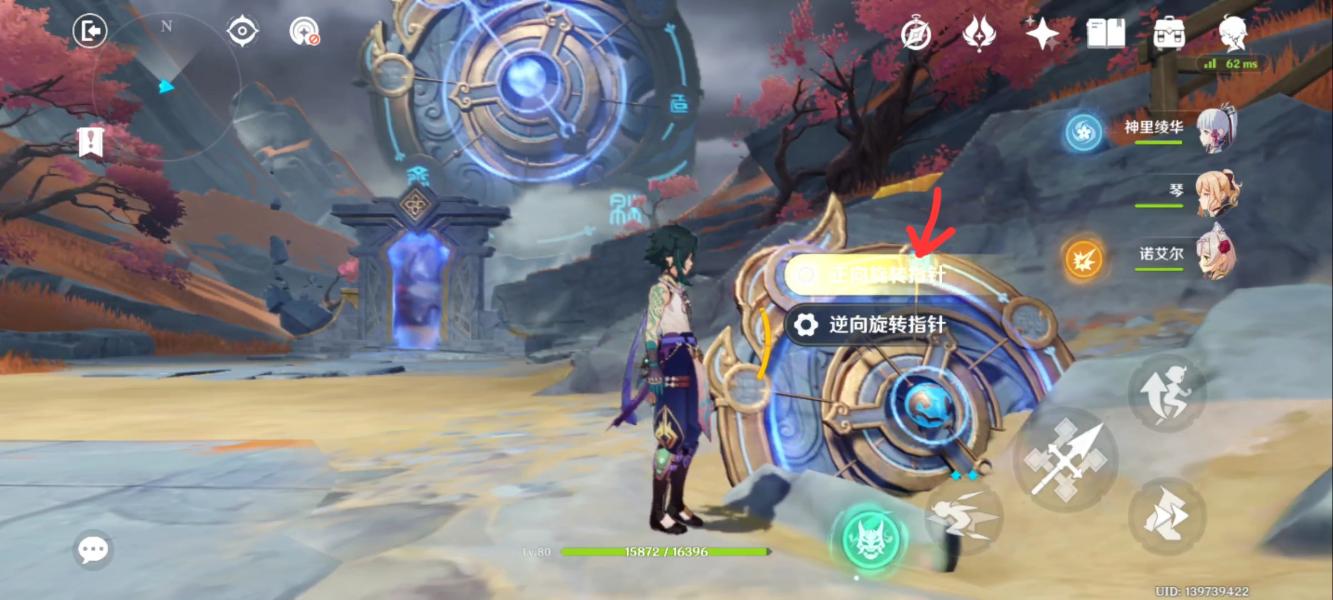1333x600 pixels.
Task: Click the radar icon with red prohibition badge
Action: point(303,32)
